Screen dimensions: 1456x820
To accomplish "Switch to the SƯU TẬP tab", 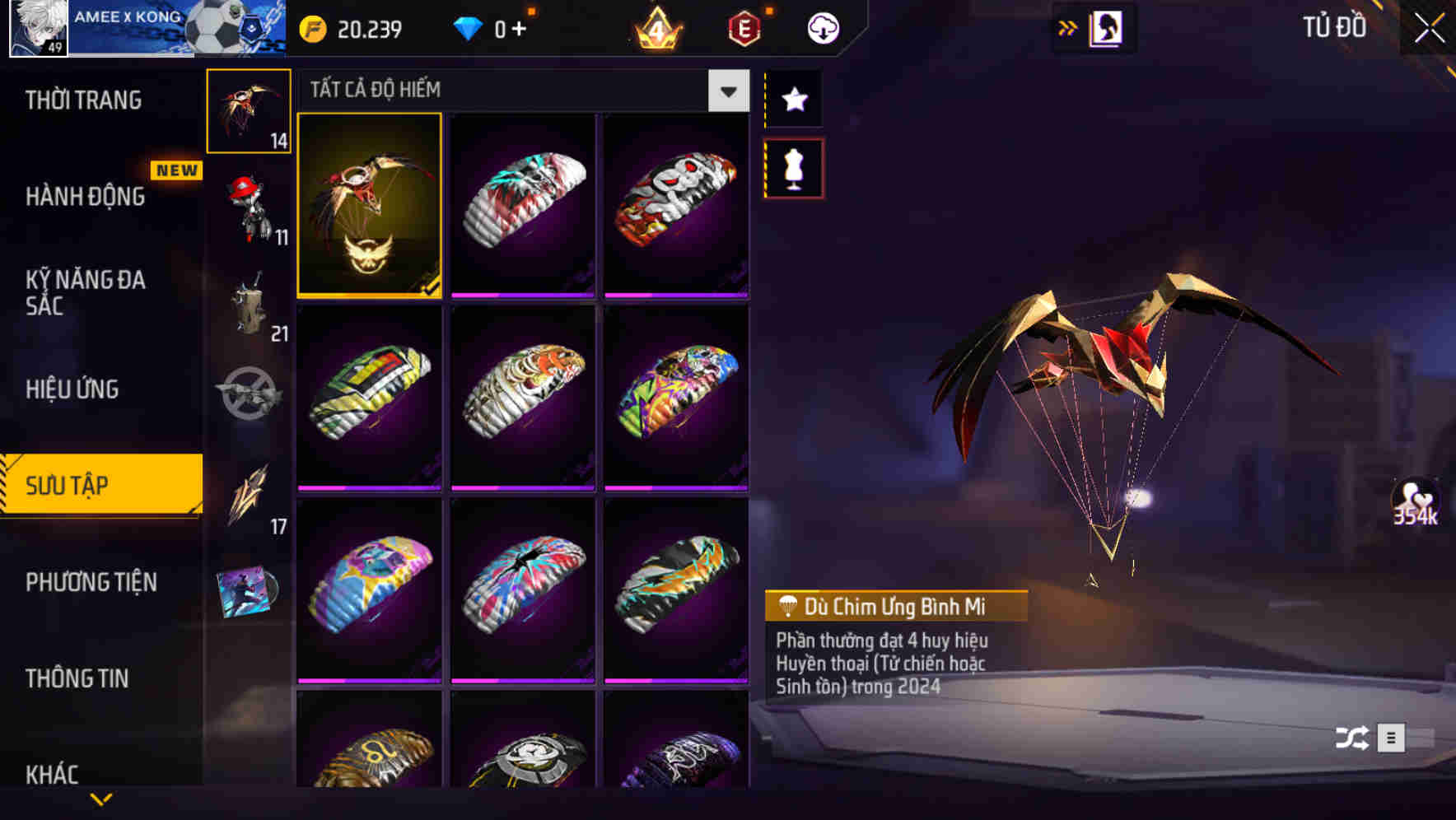I will coord(99,486).
